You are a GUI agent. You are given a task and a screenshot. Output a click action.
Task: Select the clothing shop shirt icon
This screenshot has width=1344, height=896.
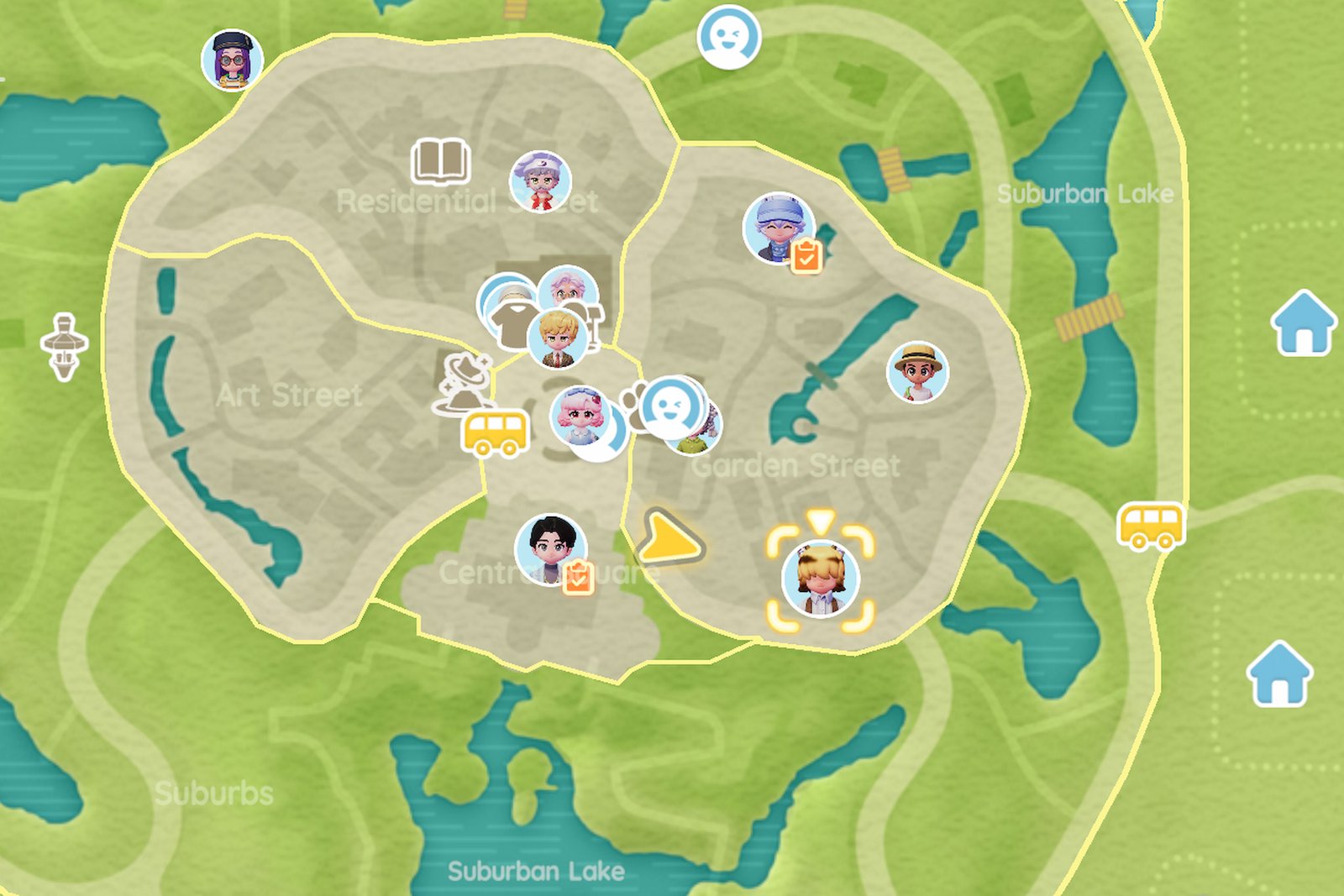pyautogui.click(x=511, y=319)
